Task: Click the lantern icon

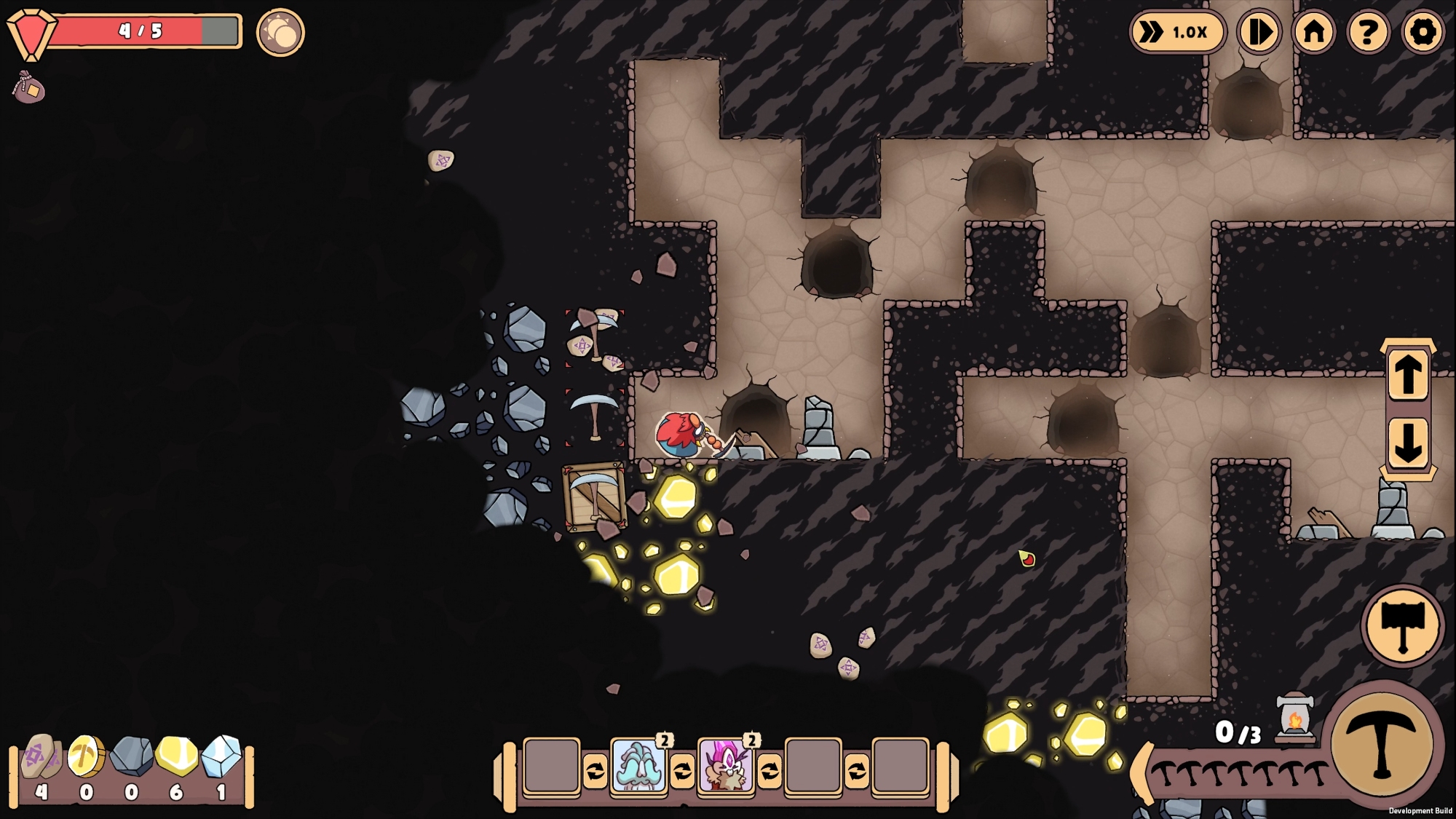Action: (x=1295, y=719)
